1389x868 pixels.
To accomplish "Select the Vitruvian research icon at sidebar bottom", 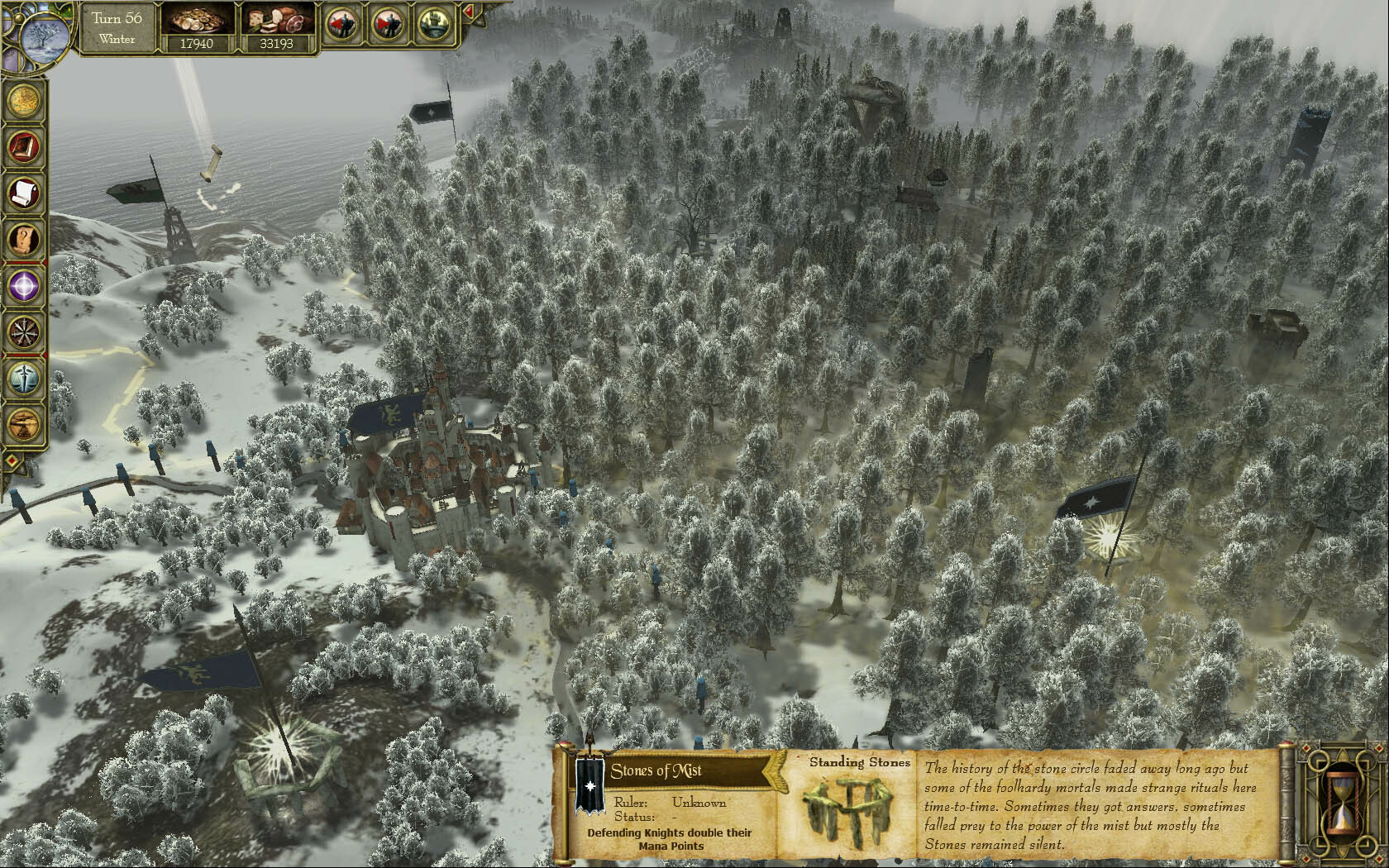I will [23, 424].
